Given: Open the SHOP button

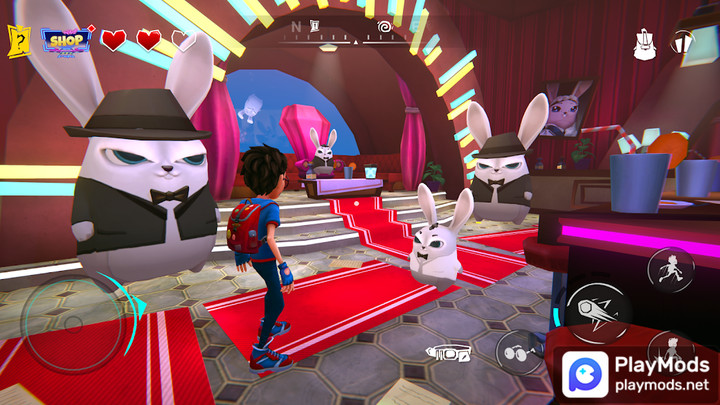Looking at the screenshot, I should (66, 40).
